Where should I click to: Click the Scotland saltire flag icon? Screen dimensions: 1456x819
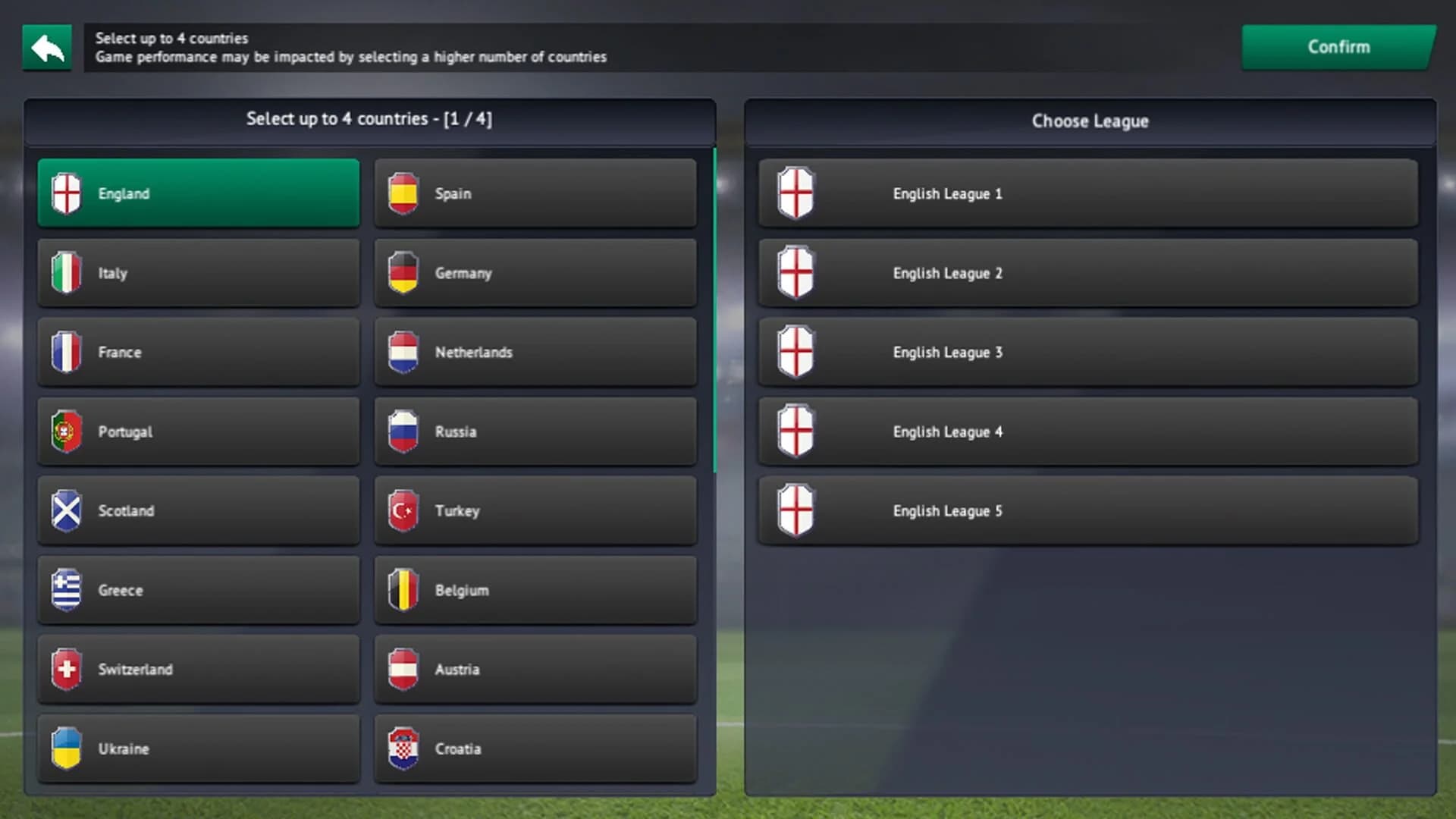click(67, 510)
